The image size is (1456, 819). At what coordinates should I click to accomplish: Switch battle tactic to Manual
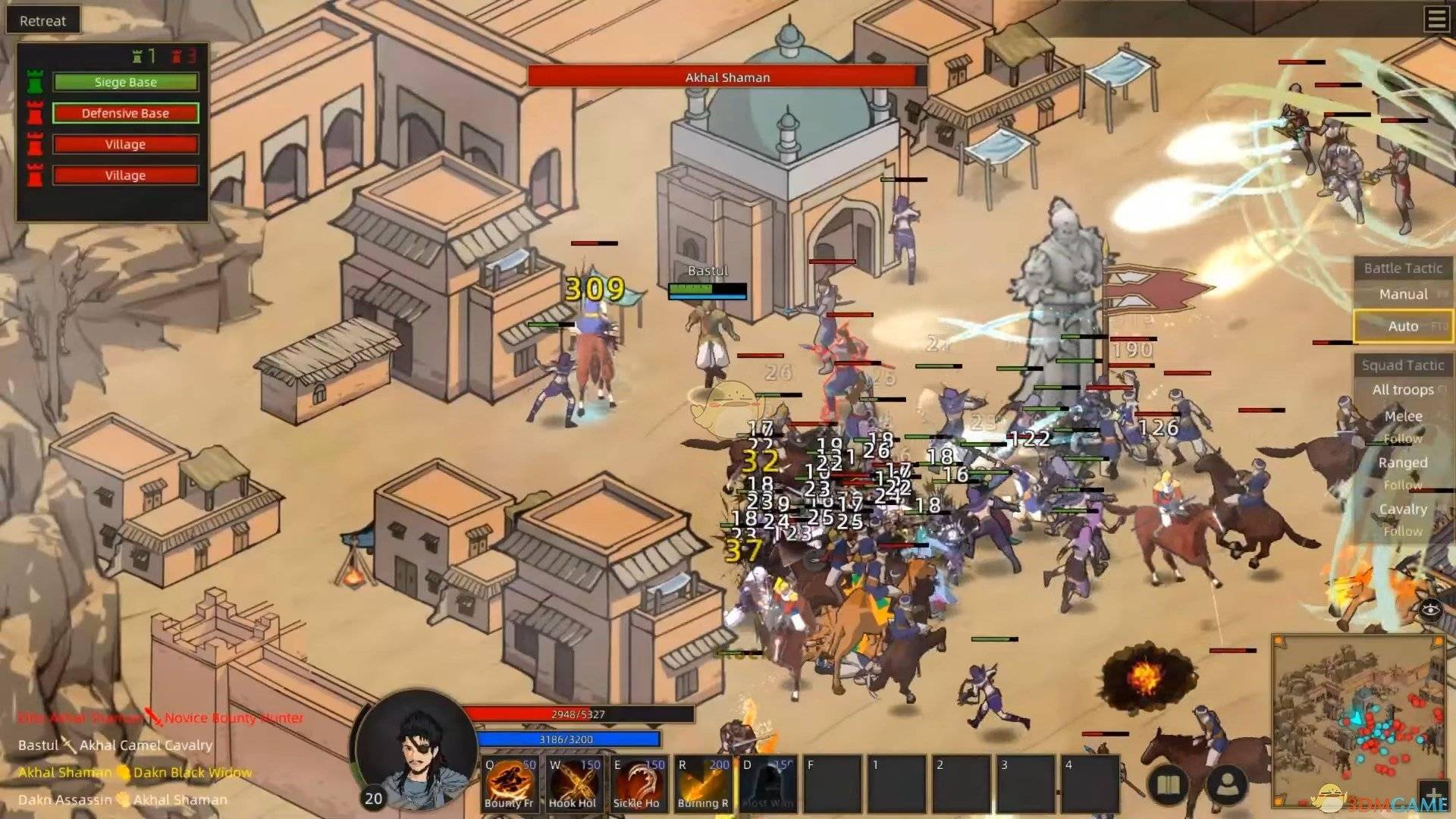[x=1402, y=294]
